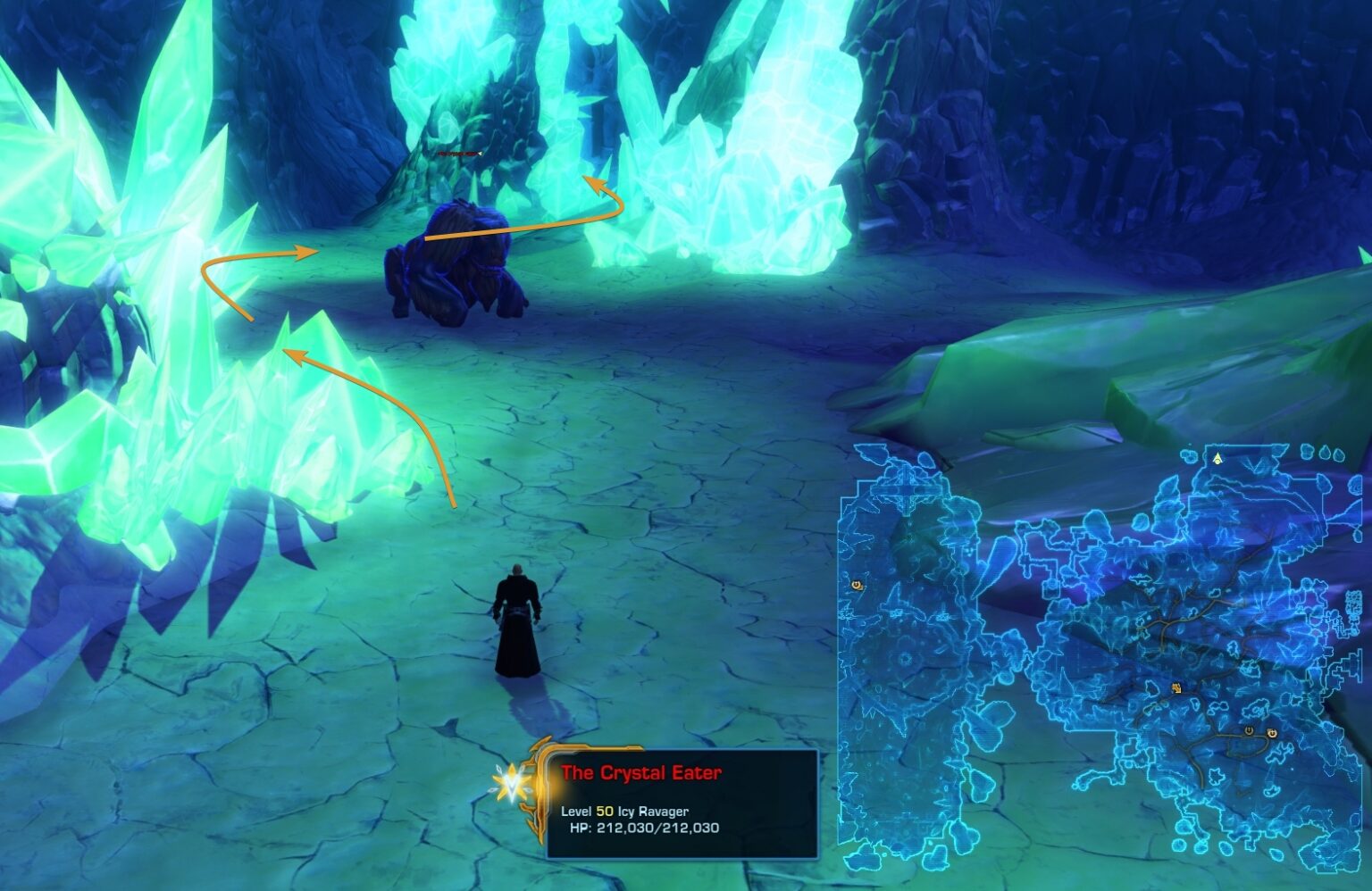1372x891 pixels.
Task: Click the rightmost orange marker on the map
Action: point(1271,733)
